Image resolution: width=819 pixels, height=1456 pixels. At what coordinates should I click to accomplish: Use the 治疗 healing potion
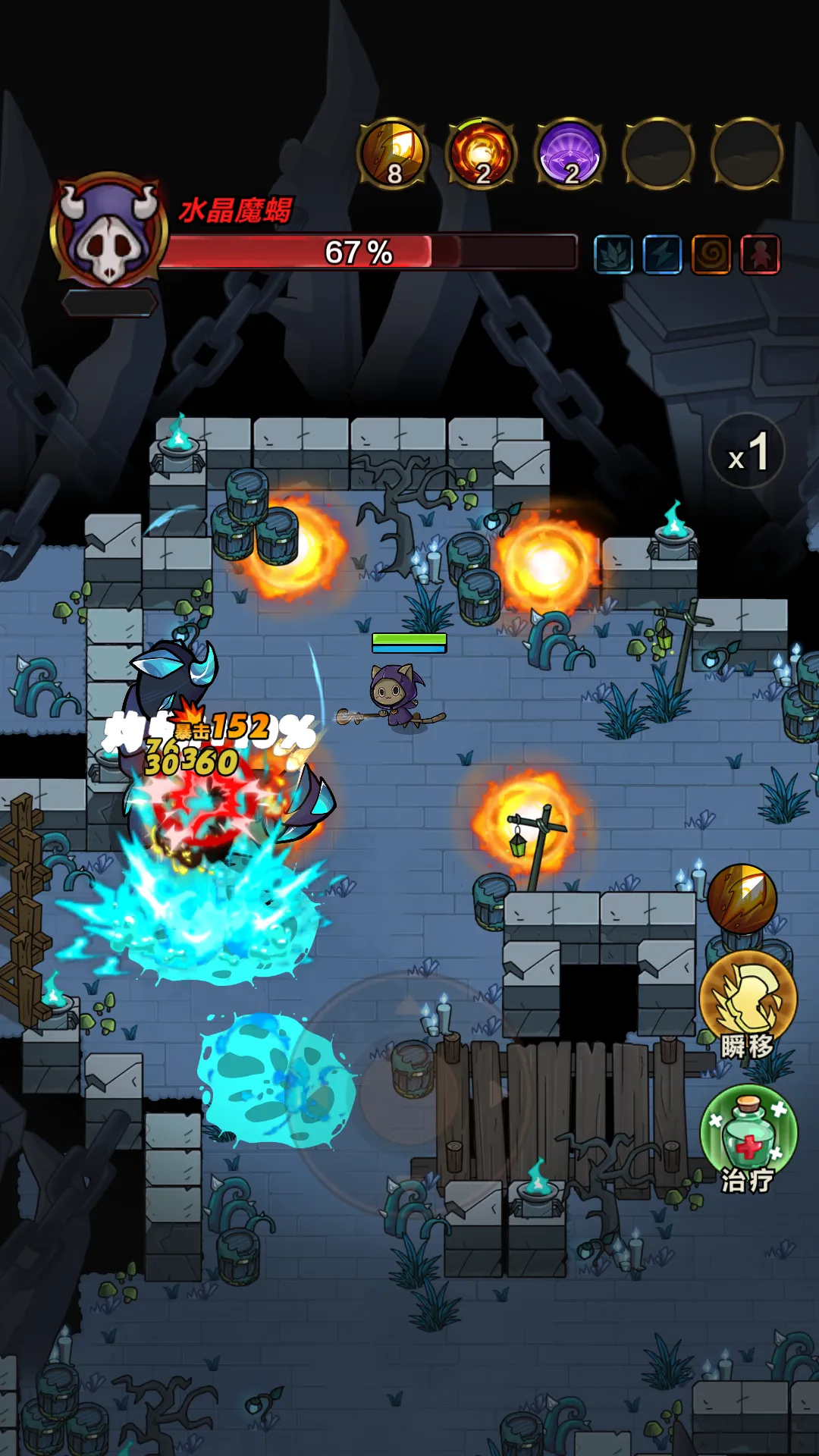point(748,1134)
